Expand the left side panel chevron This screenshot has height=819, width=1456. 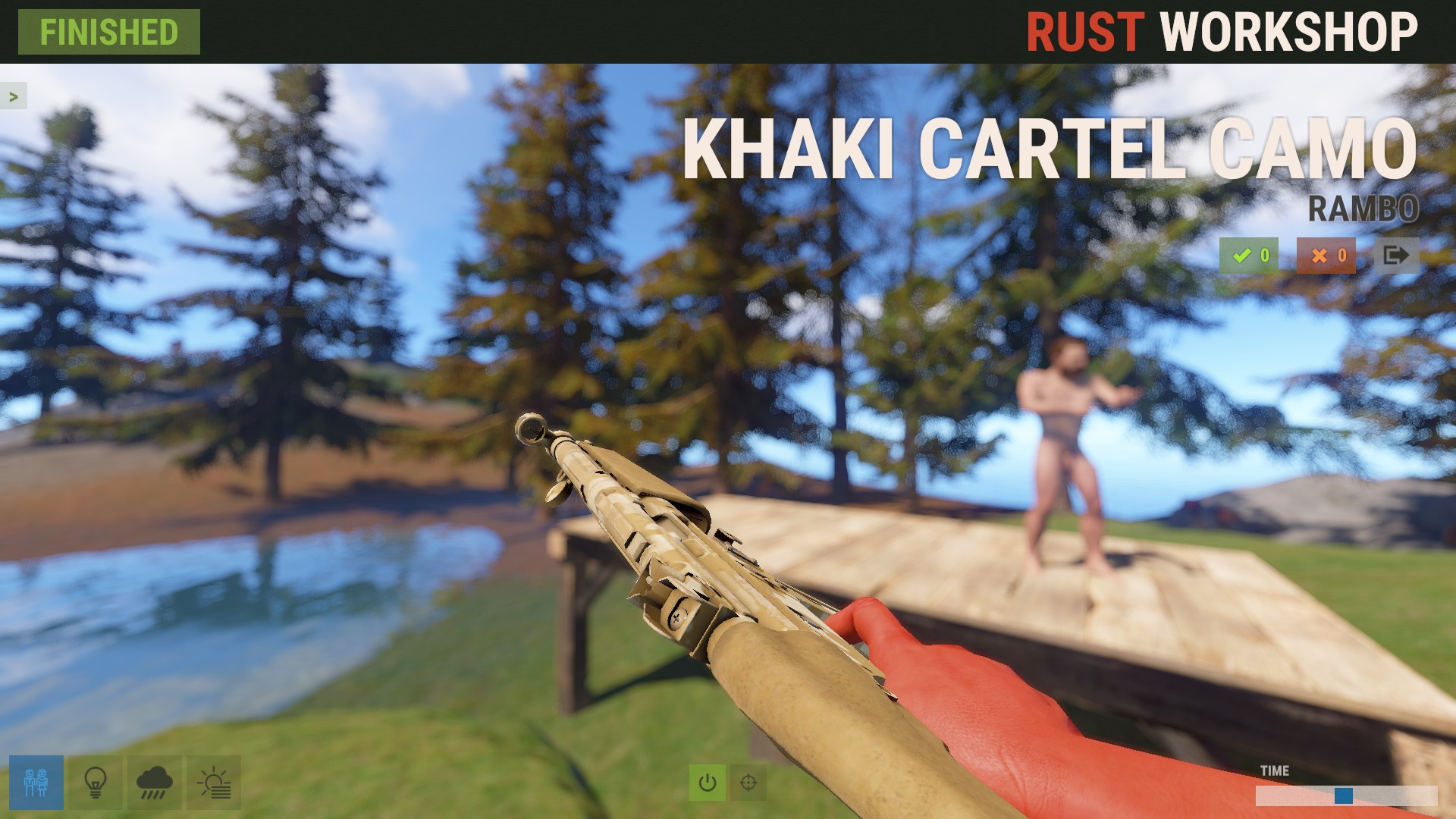(12, 96)
